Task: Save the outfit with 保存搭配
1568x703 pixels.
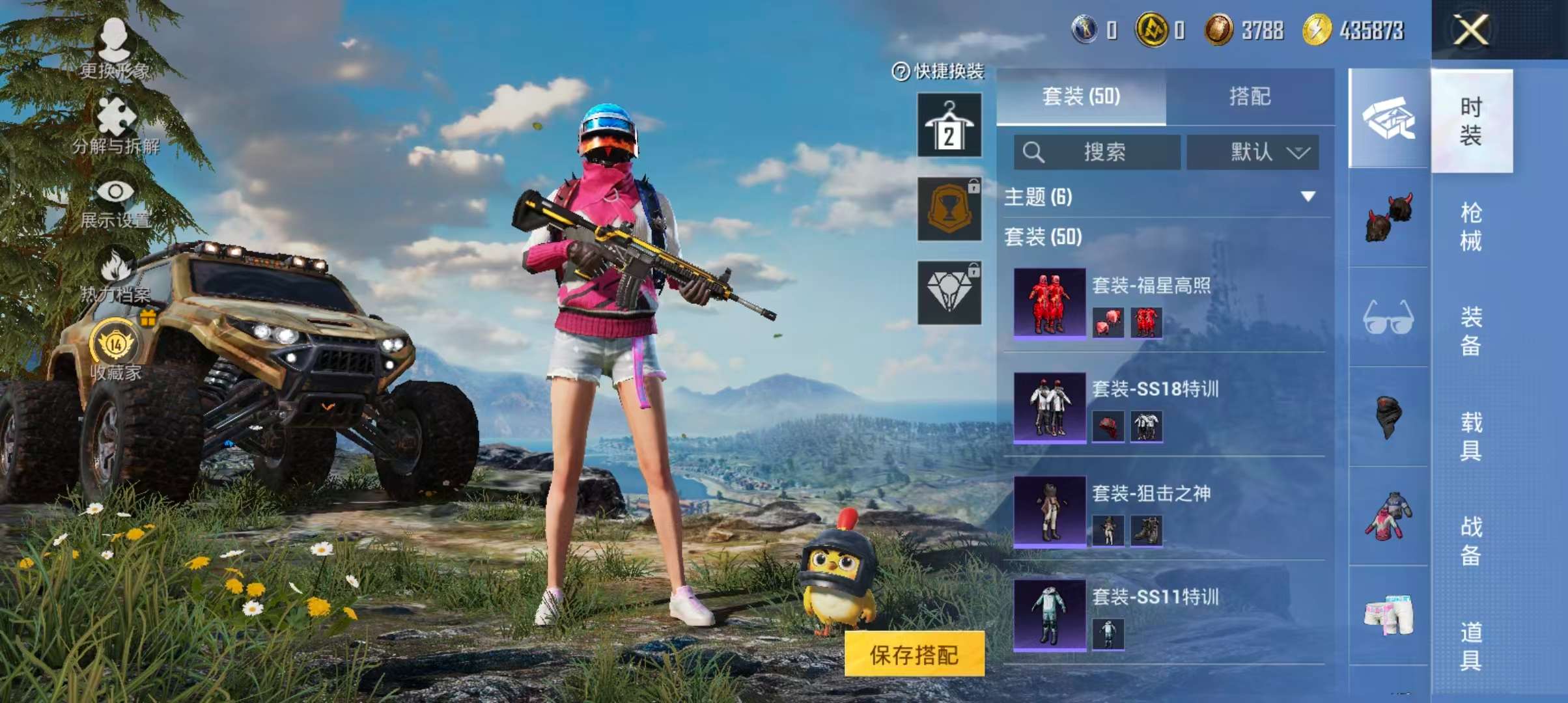Action: [x=914, y=654]
